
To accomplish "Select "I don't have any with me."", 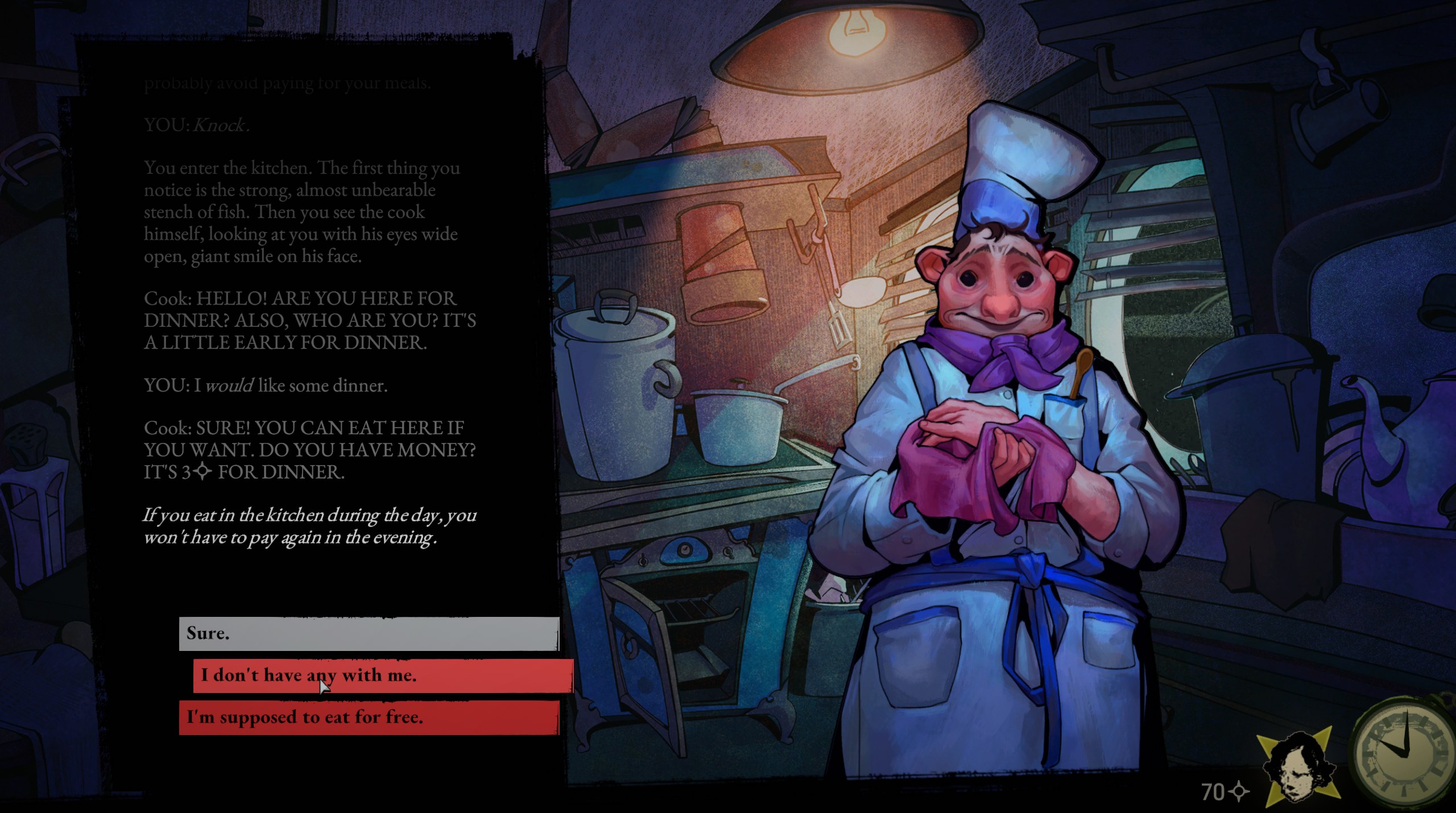I will [x=382, y=675].
